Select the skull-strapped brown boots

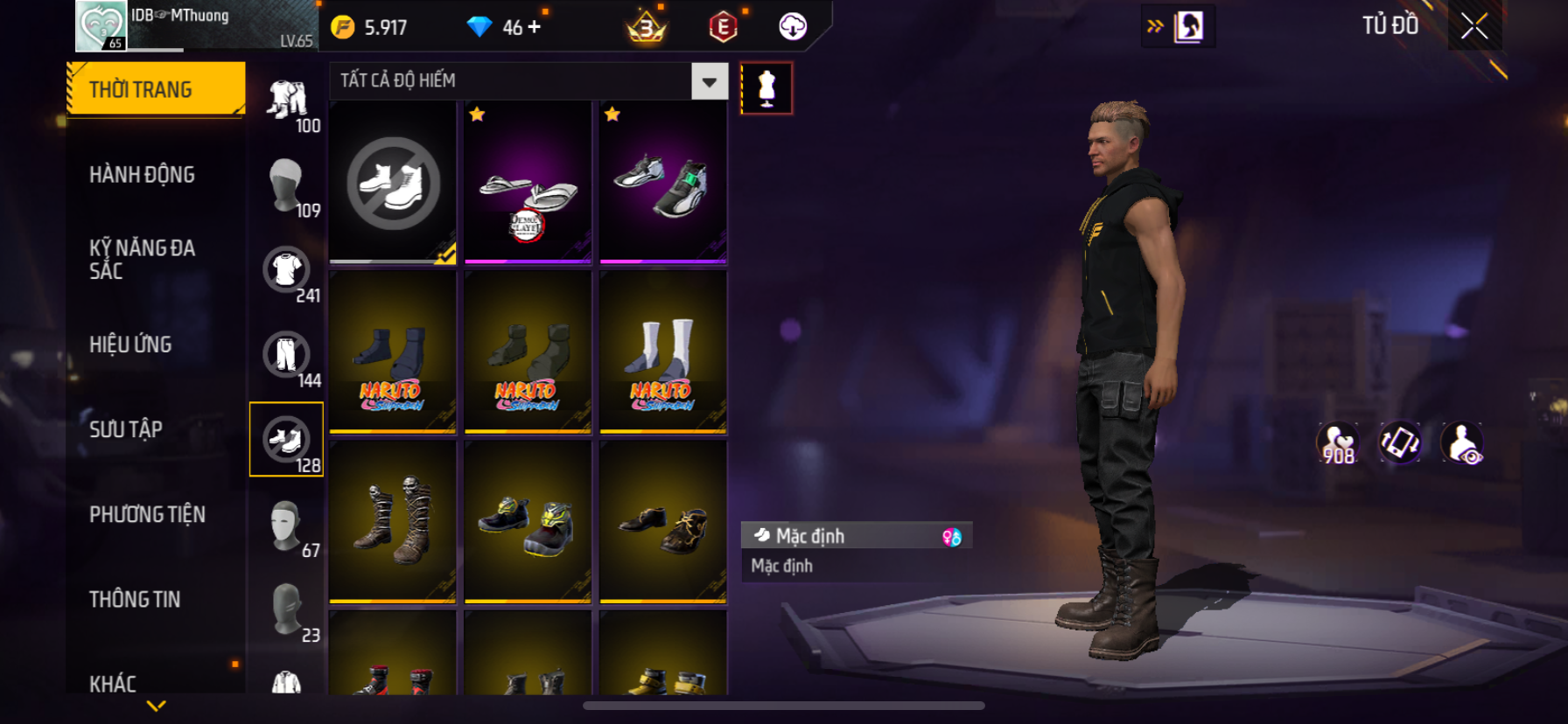tap(393, 522)
